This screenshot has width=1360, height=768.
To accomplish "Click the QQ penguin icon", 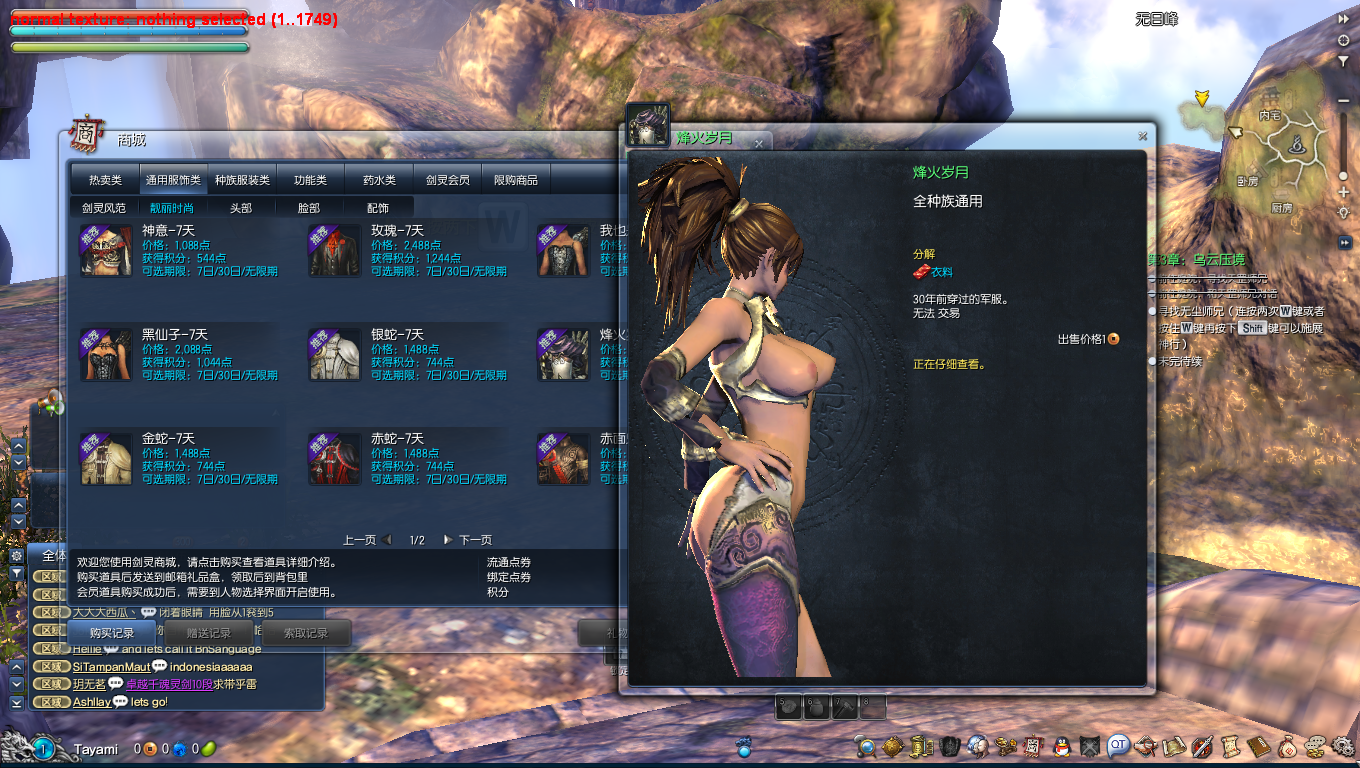I will (x=1061, y=746).
